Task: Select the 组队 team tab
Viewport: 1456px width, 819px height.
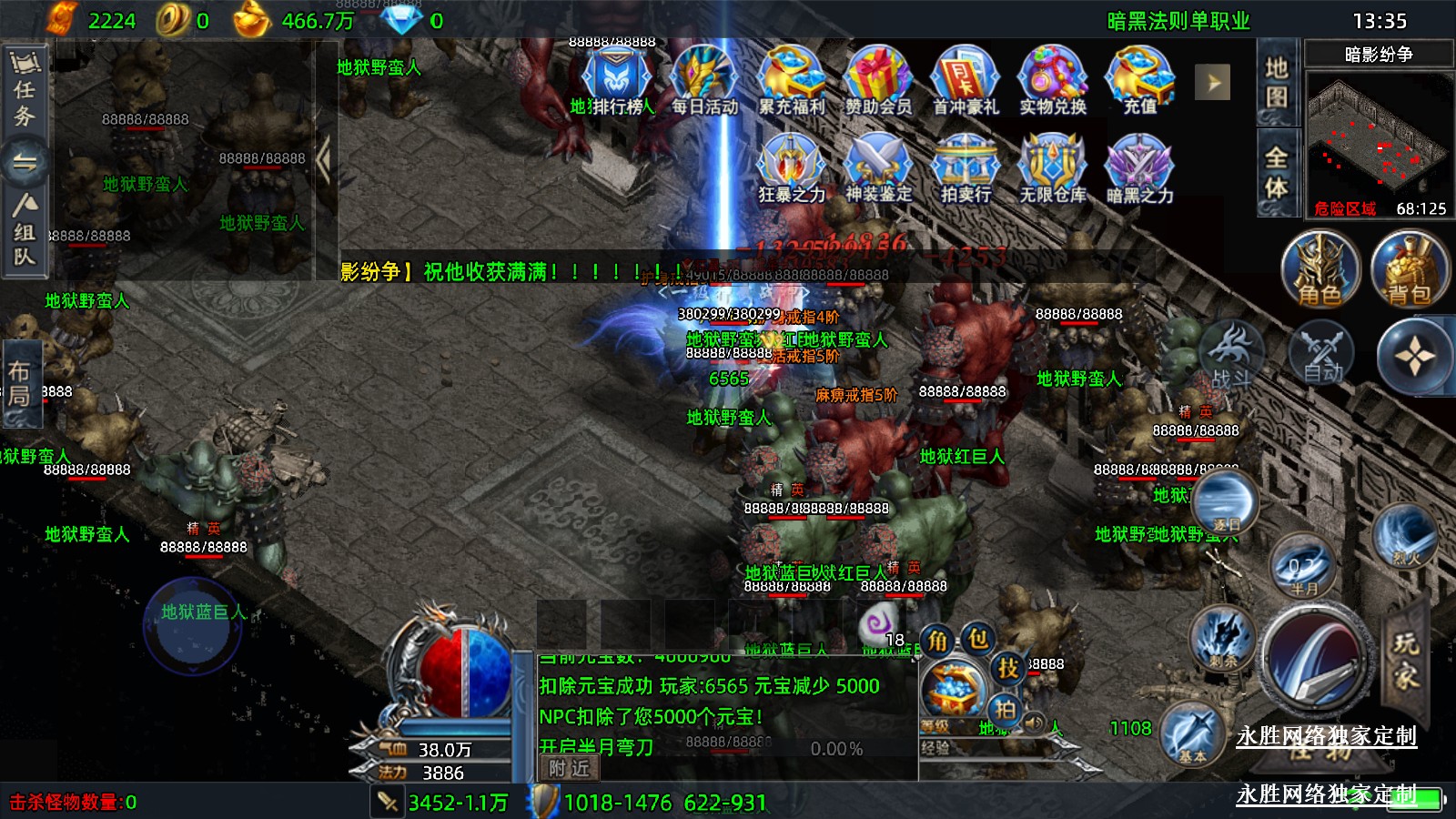Action: [x=25, y=232]
